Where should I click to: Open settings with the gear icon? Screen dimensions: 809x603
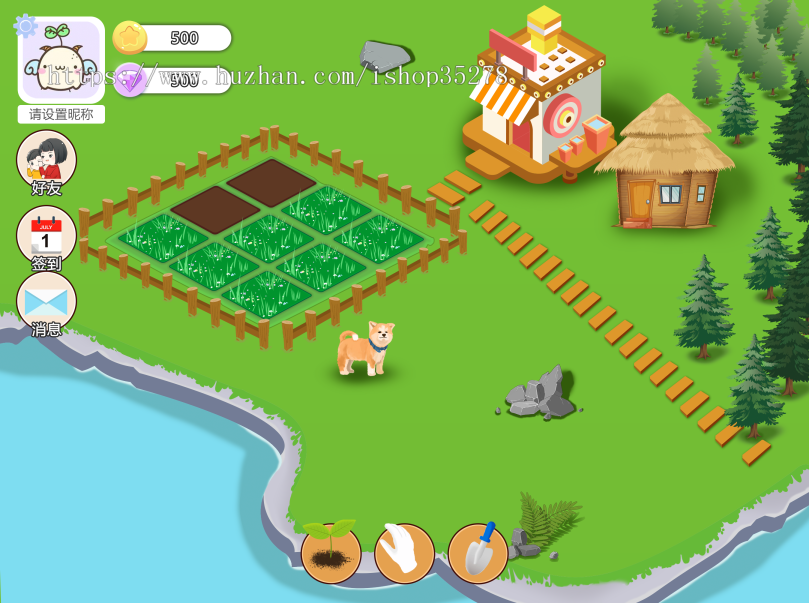tap(25, 26)
